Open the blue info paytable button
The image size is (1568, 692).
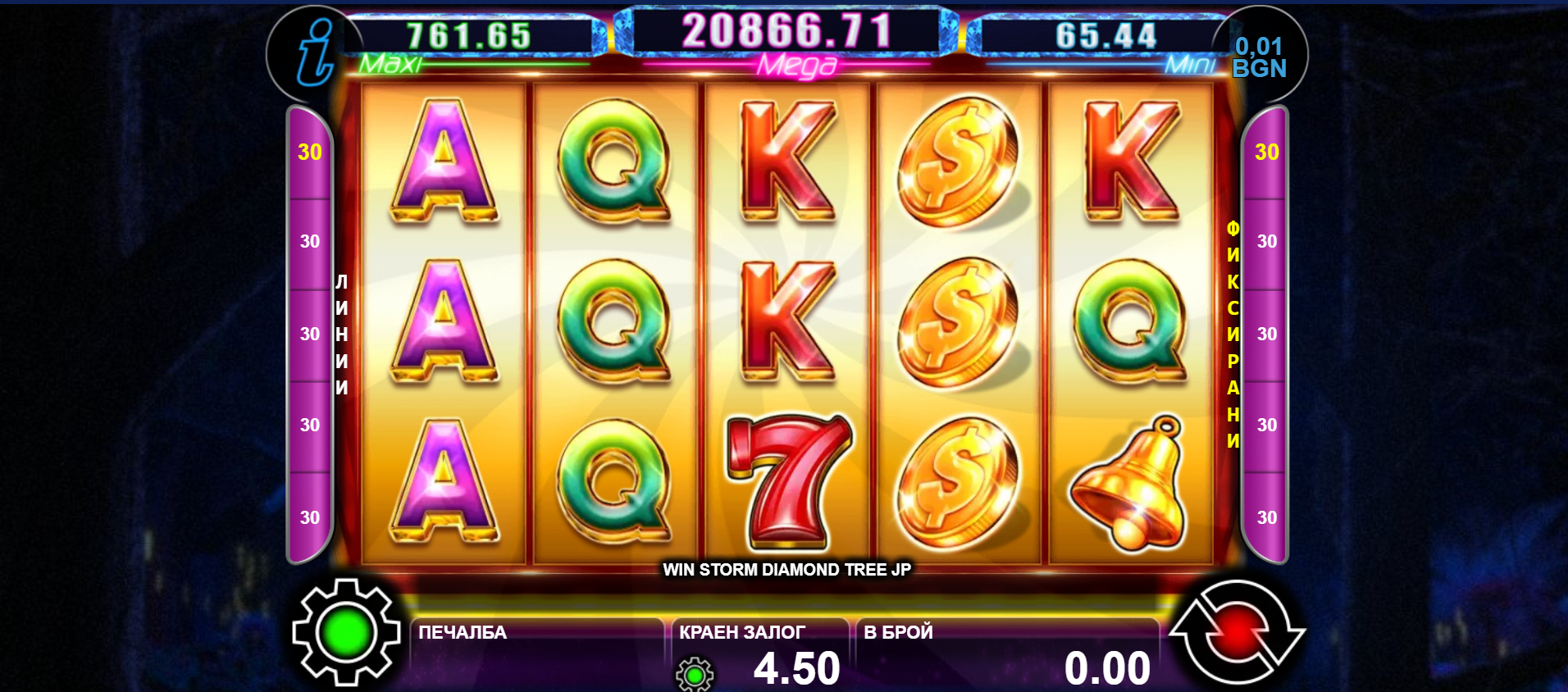pyautogui.click(x=315, y=54)
